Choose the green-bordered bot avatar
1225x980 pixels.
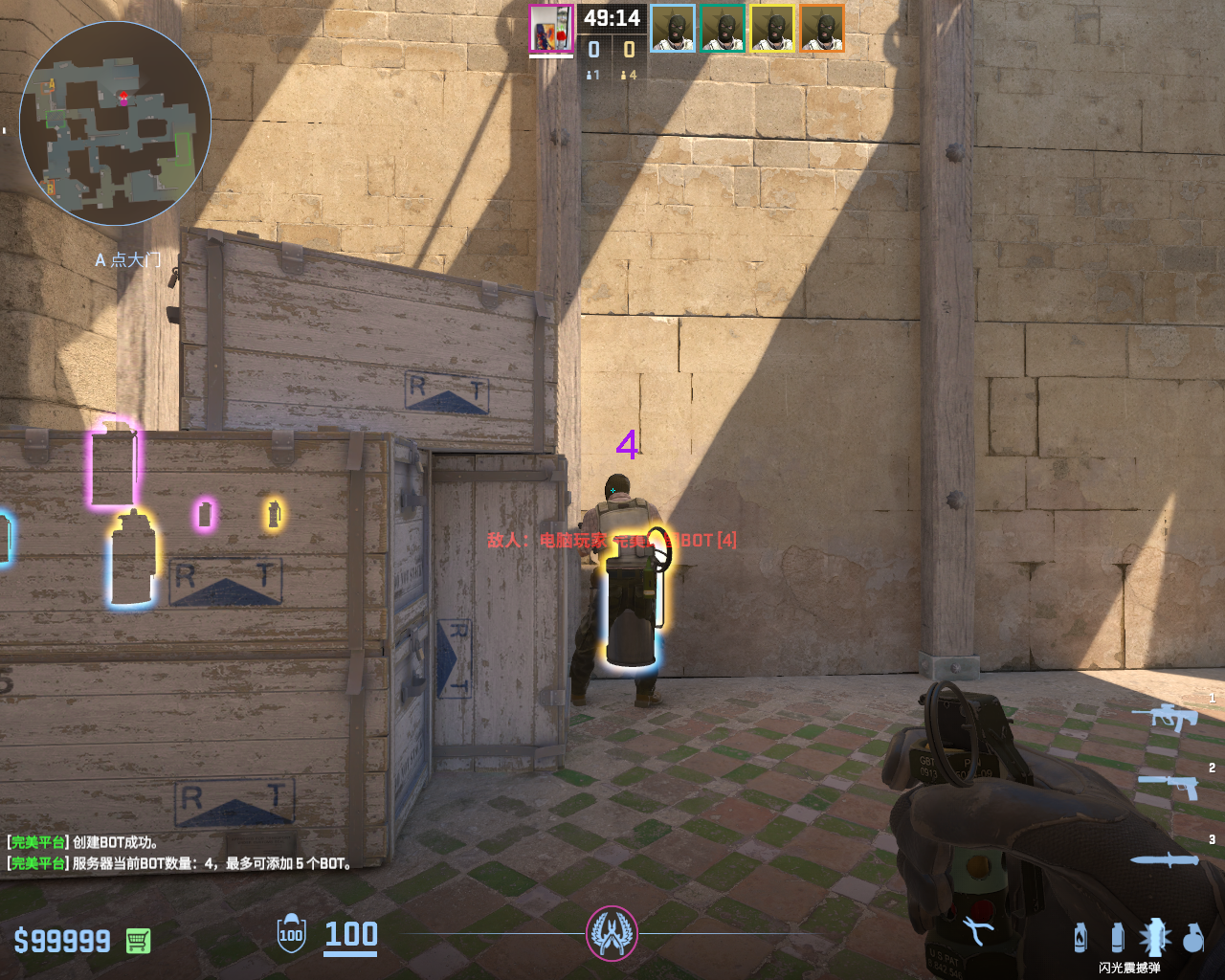tap(723, 29)
